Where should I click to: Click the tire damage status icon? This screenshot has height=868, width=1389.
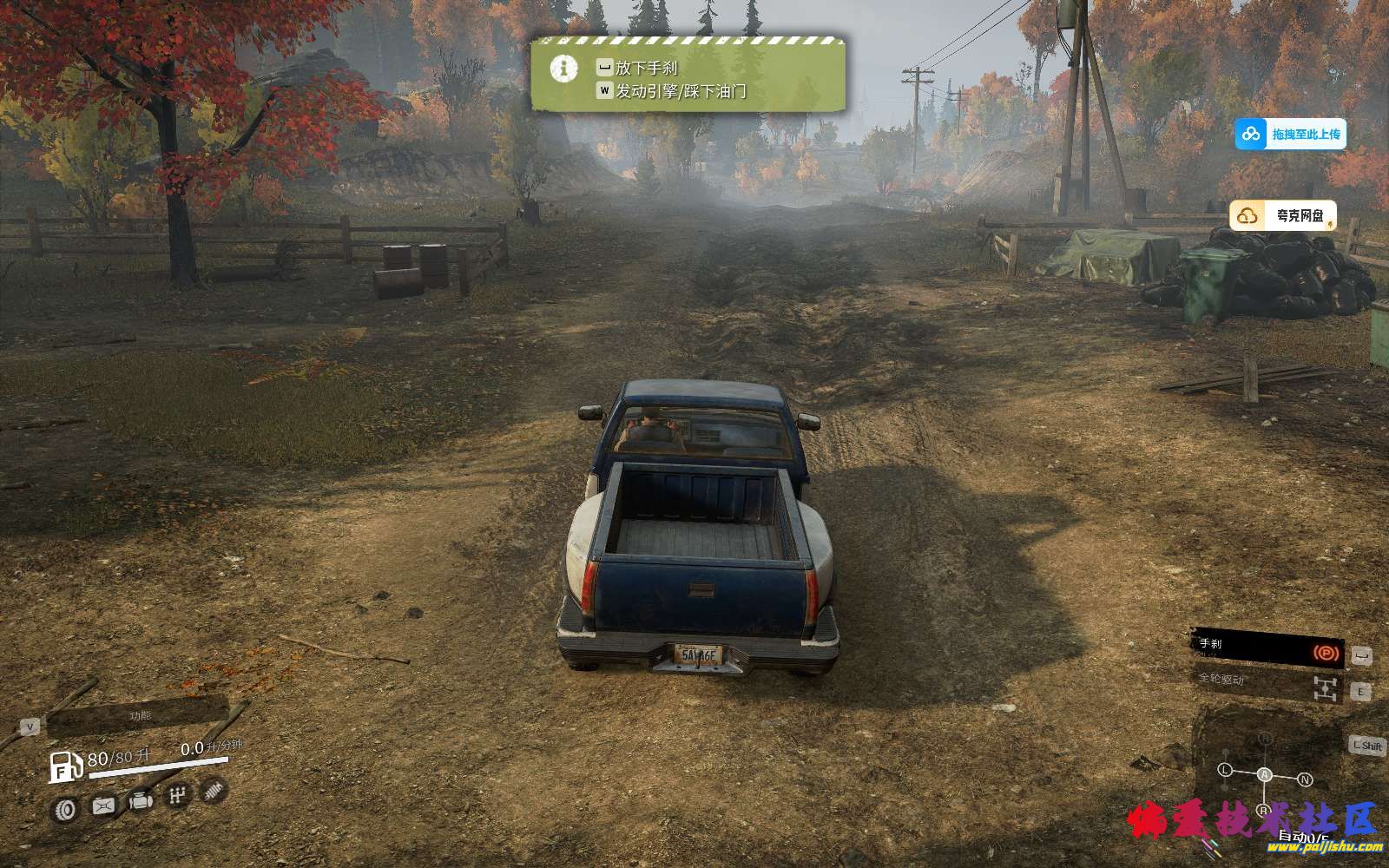click(x=65, y=810)
